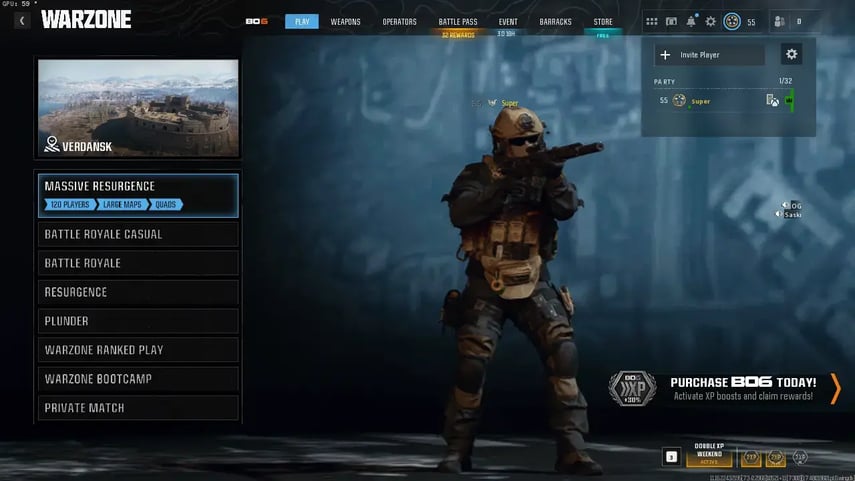This screenshot has height=481, width=855.
Task: Select the Plunder mode
Action: (138, 322)
